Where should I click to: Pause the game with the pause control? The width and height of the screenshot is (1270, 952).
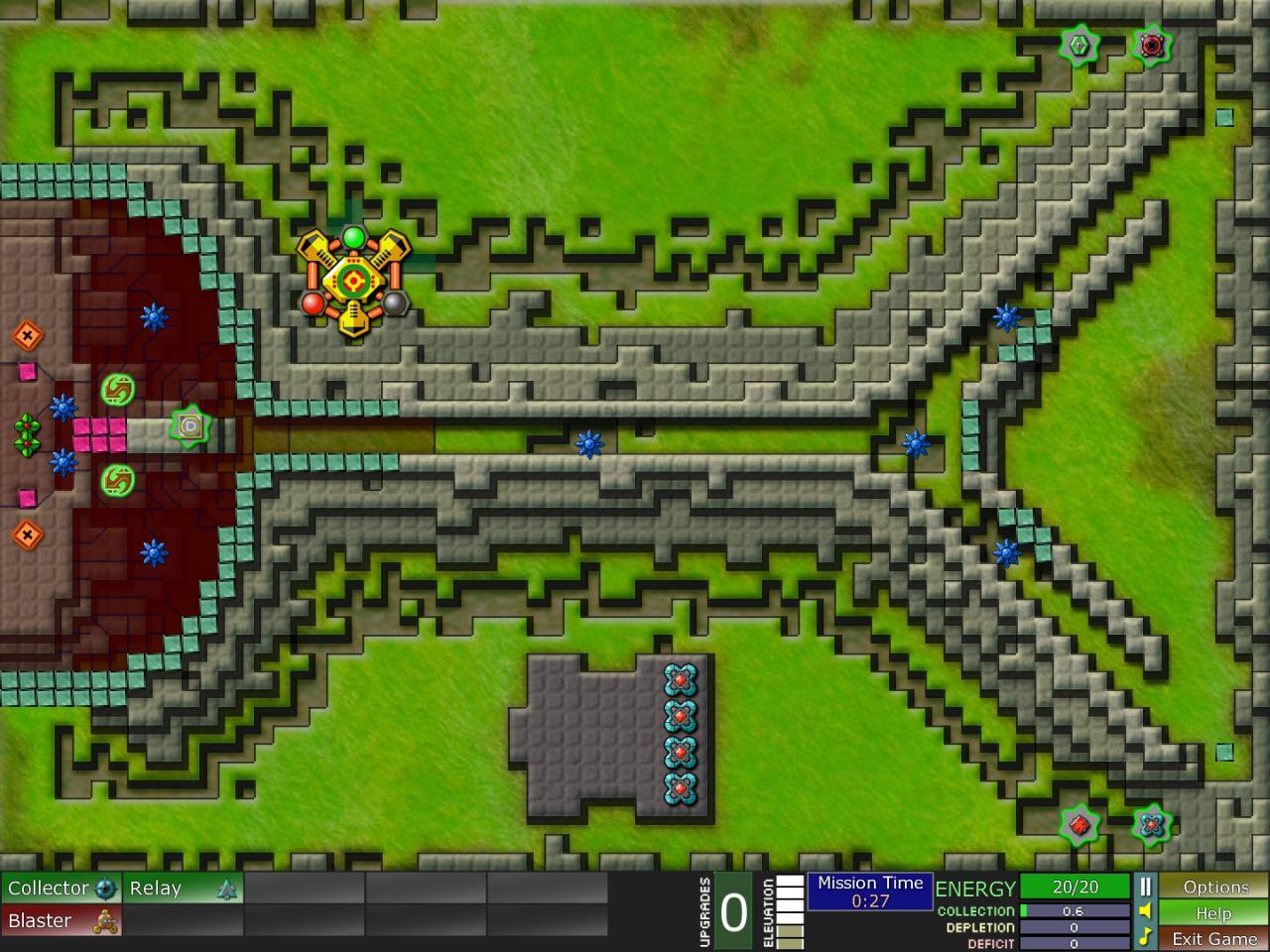1145,888
